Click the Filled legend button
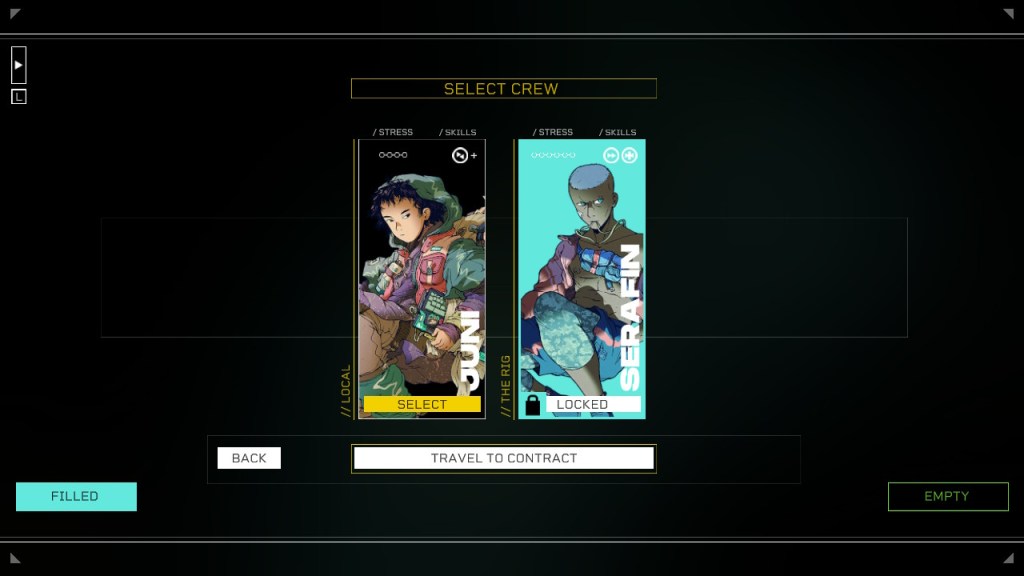Image resolution: width=1024 pixels, height=576 pixels. (76, 496)
